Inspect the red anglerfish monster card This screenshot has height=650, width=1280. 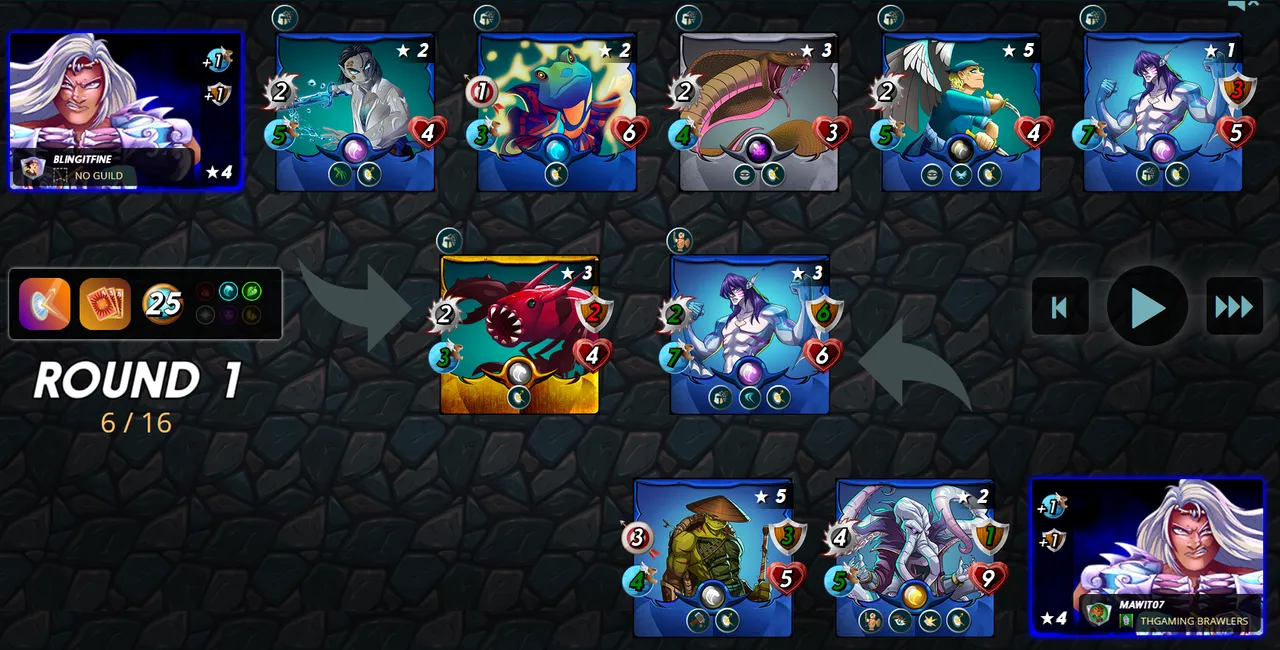pyautogui.click(x=519, y=334)
